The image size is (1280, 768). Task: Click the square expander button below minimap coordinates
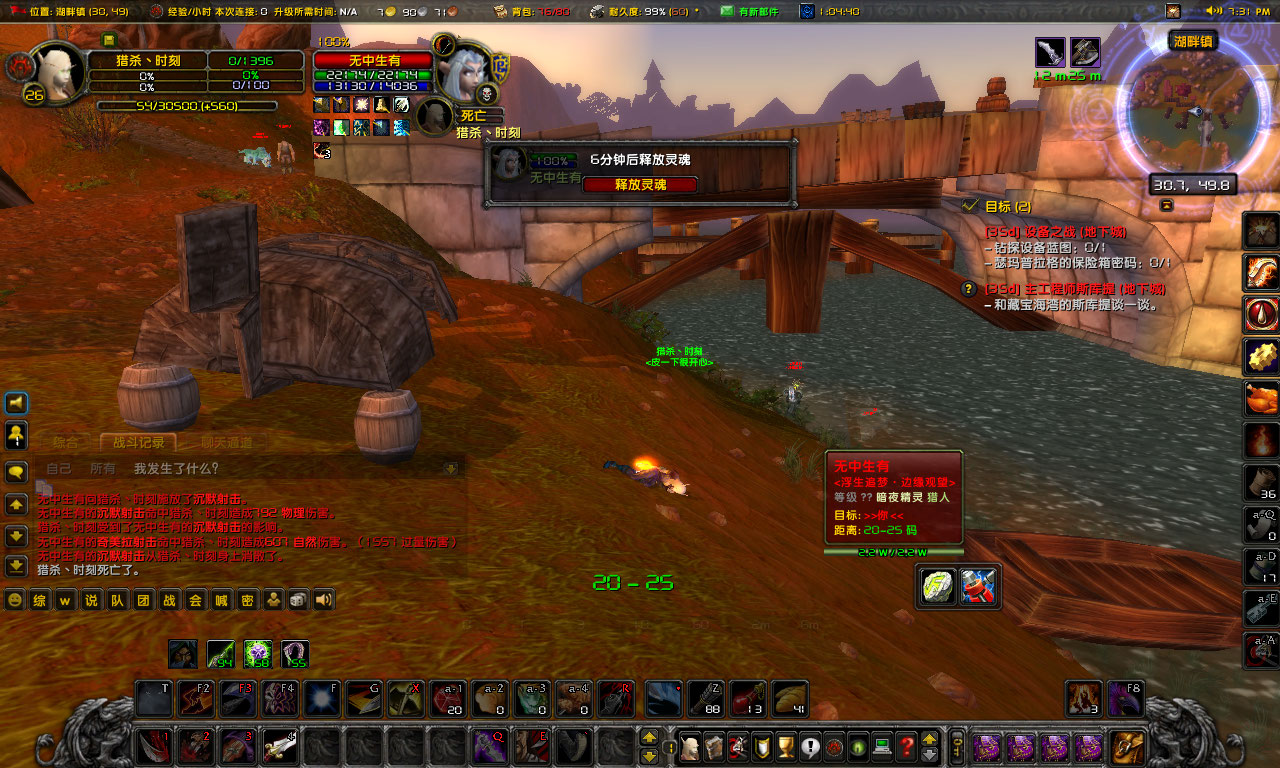[x=1167, y=204]
